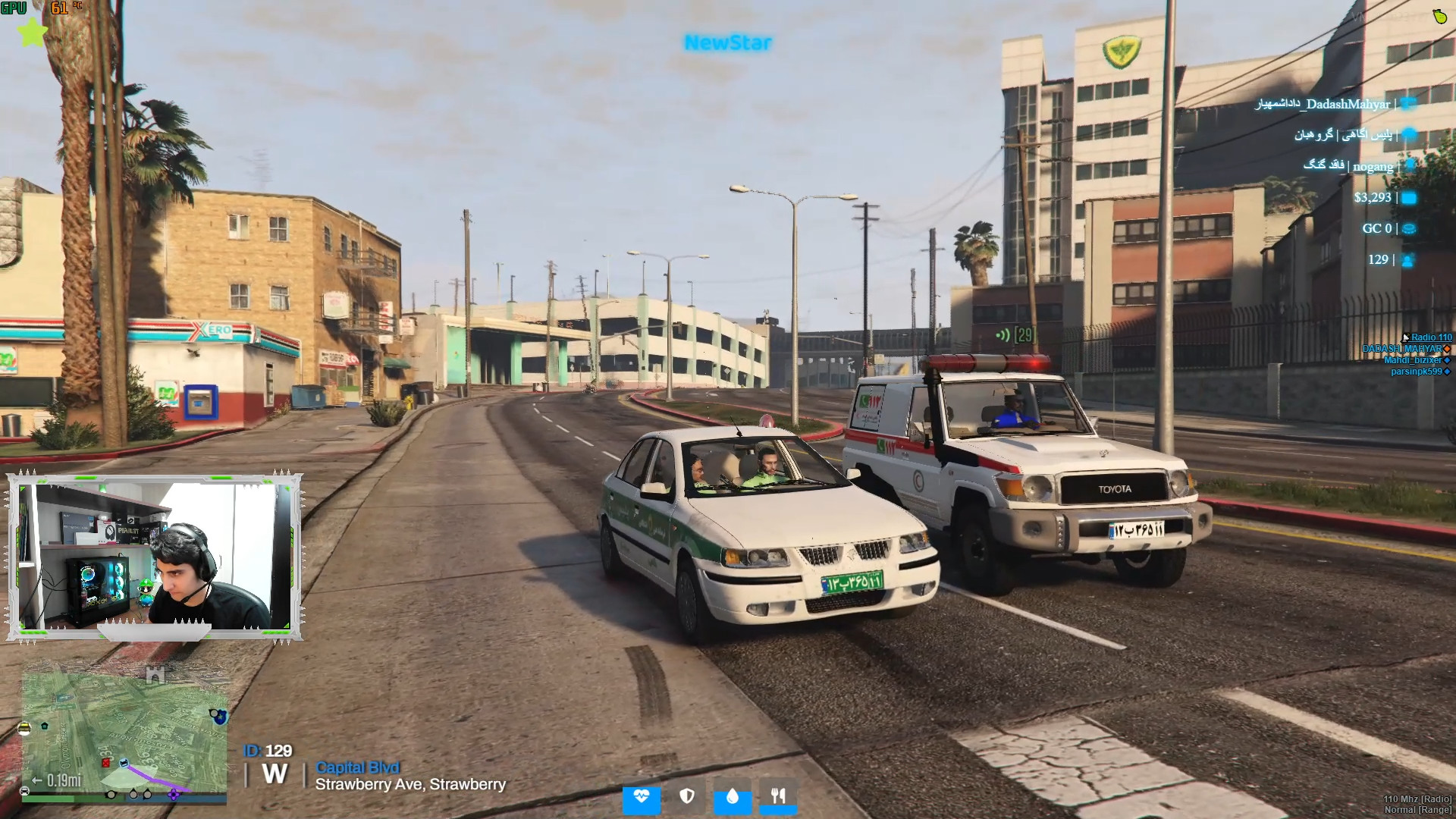Choose parsinpk599 in the radio list

(x=1416, y=372)
